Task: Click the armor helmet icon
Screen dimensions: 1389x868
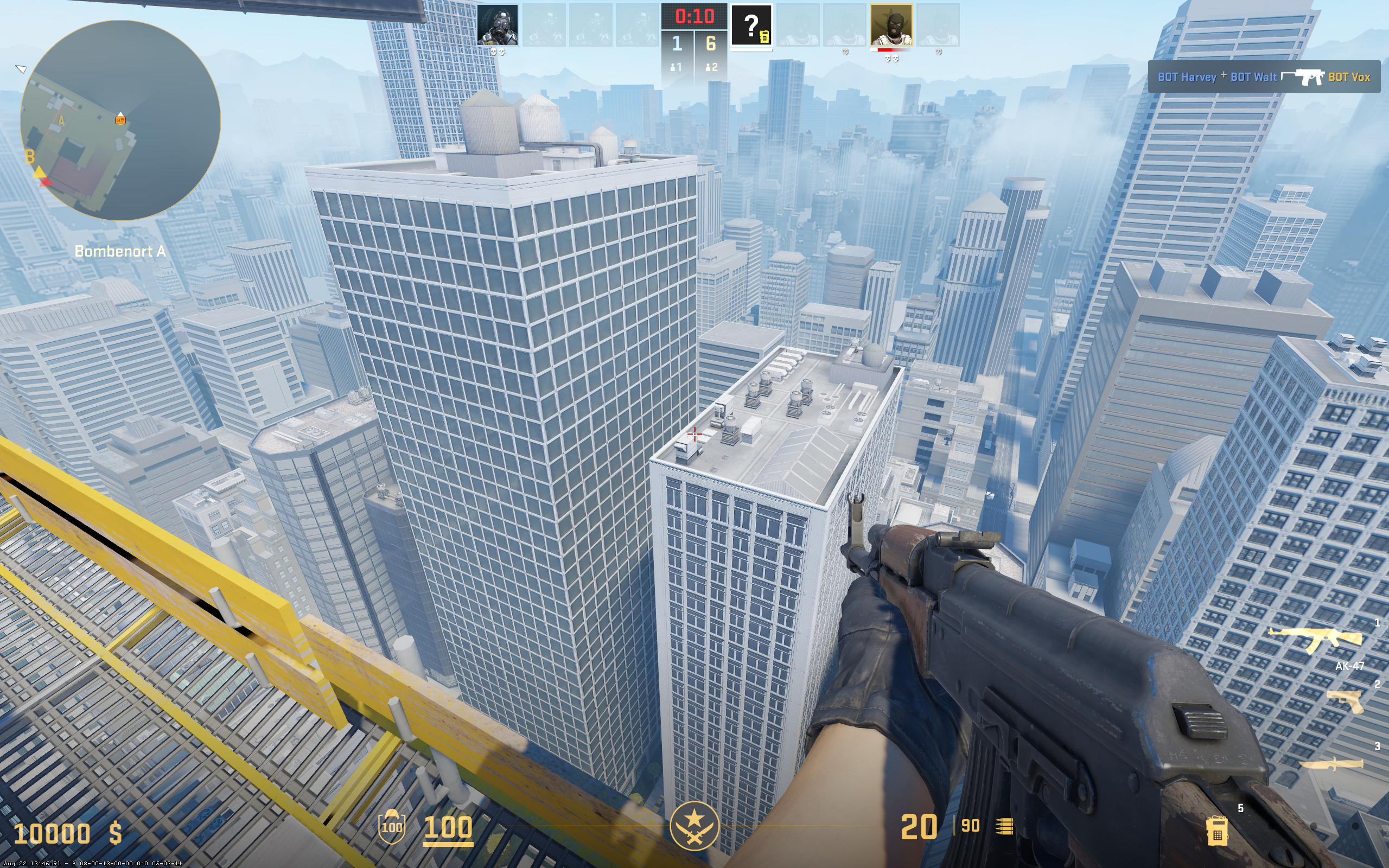Action: click(x=391, y=827)
